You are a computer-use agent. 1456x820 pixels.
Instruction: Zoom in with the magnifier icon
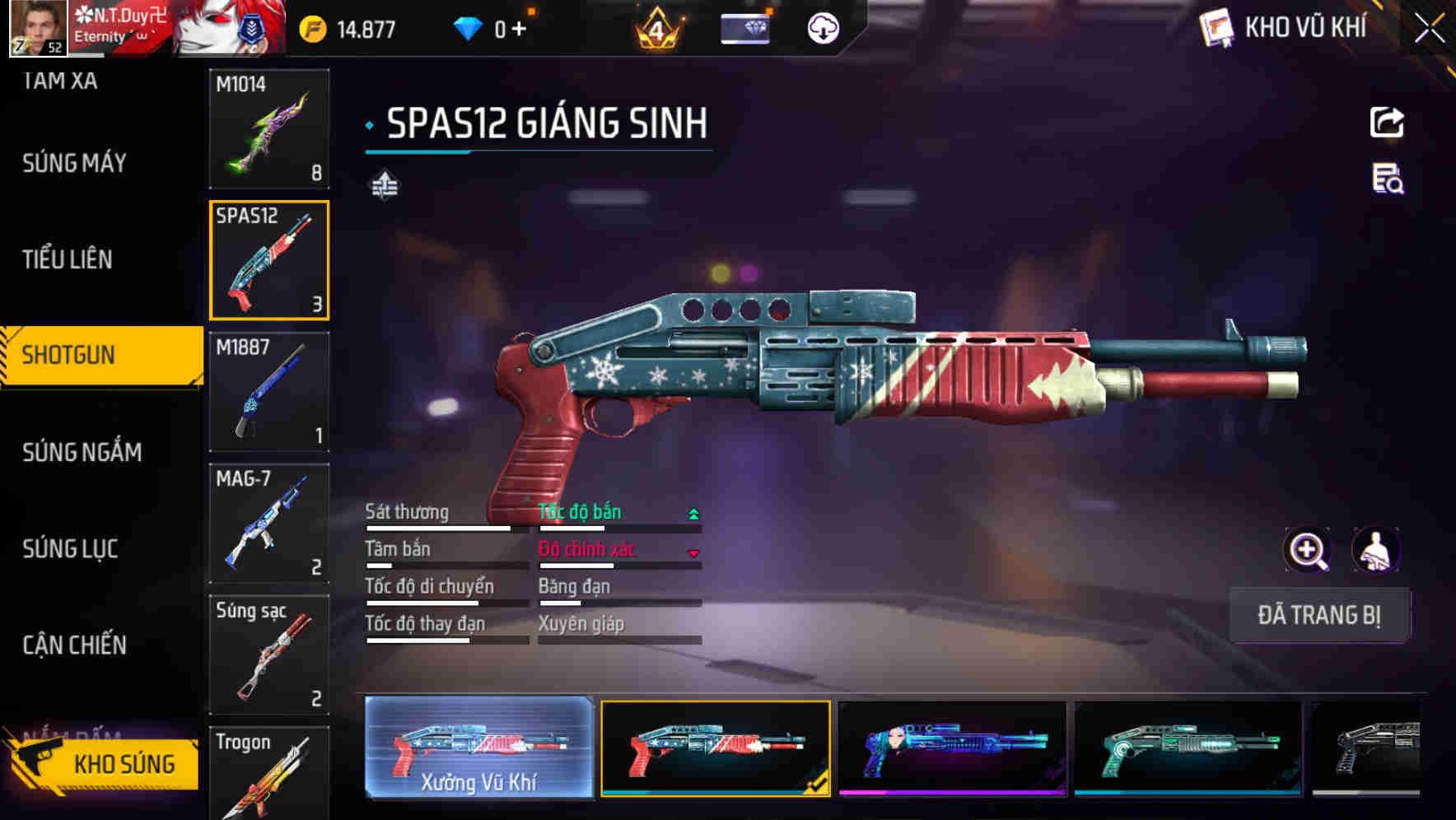[1308, 550]
